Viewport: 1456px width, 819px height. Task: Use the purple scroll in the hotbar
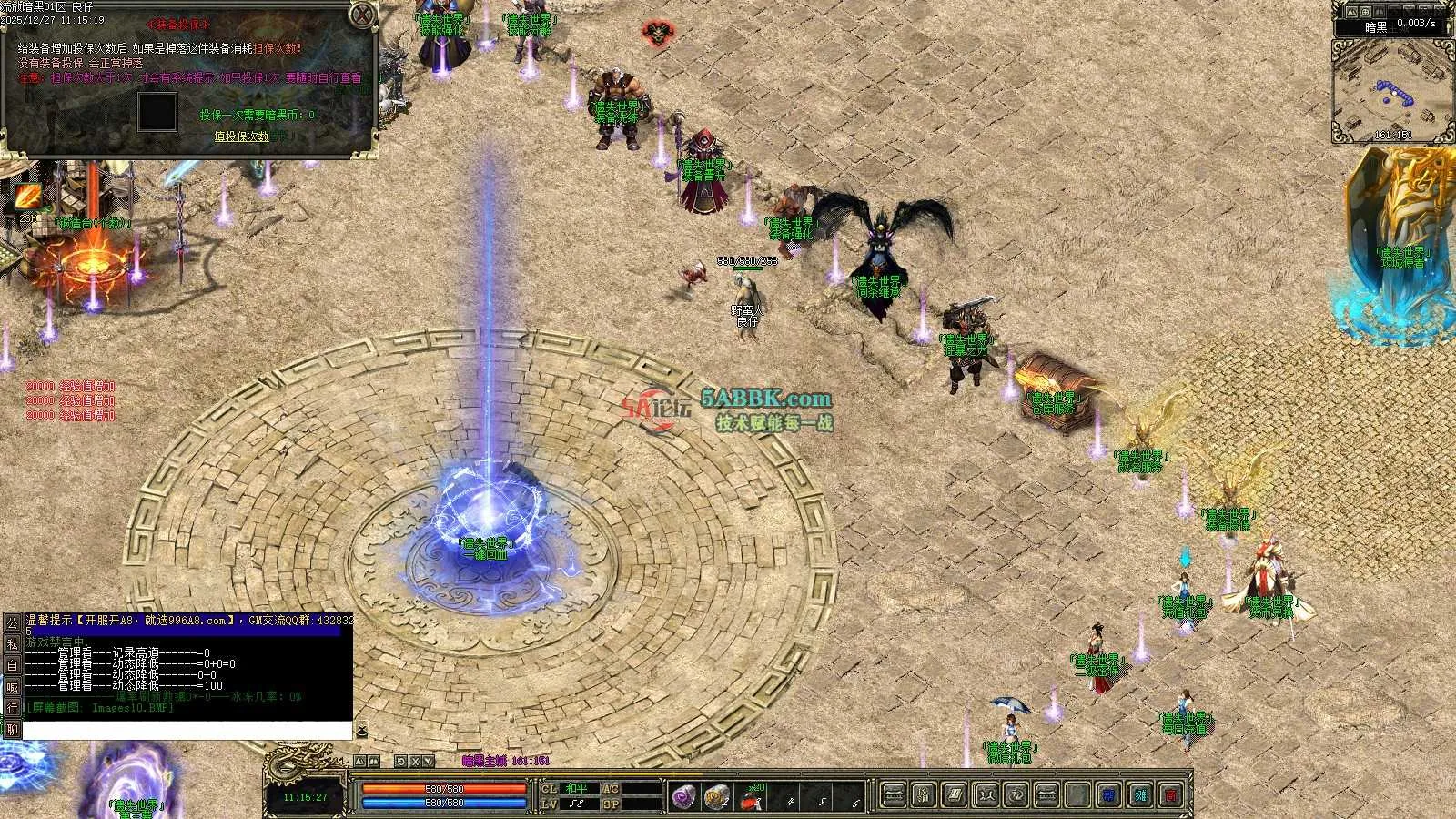(x=683, y=796)
